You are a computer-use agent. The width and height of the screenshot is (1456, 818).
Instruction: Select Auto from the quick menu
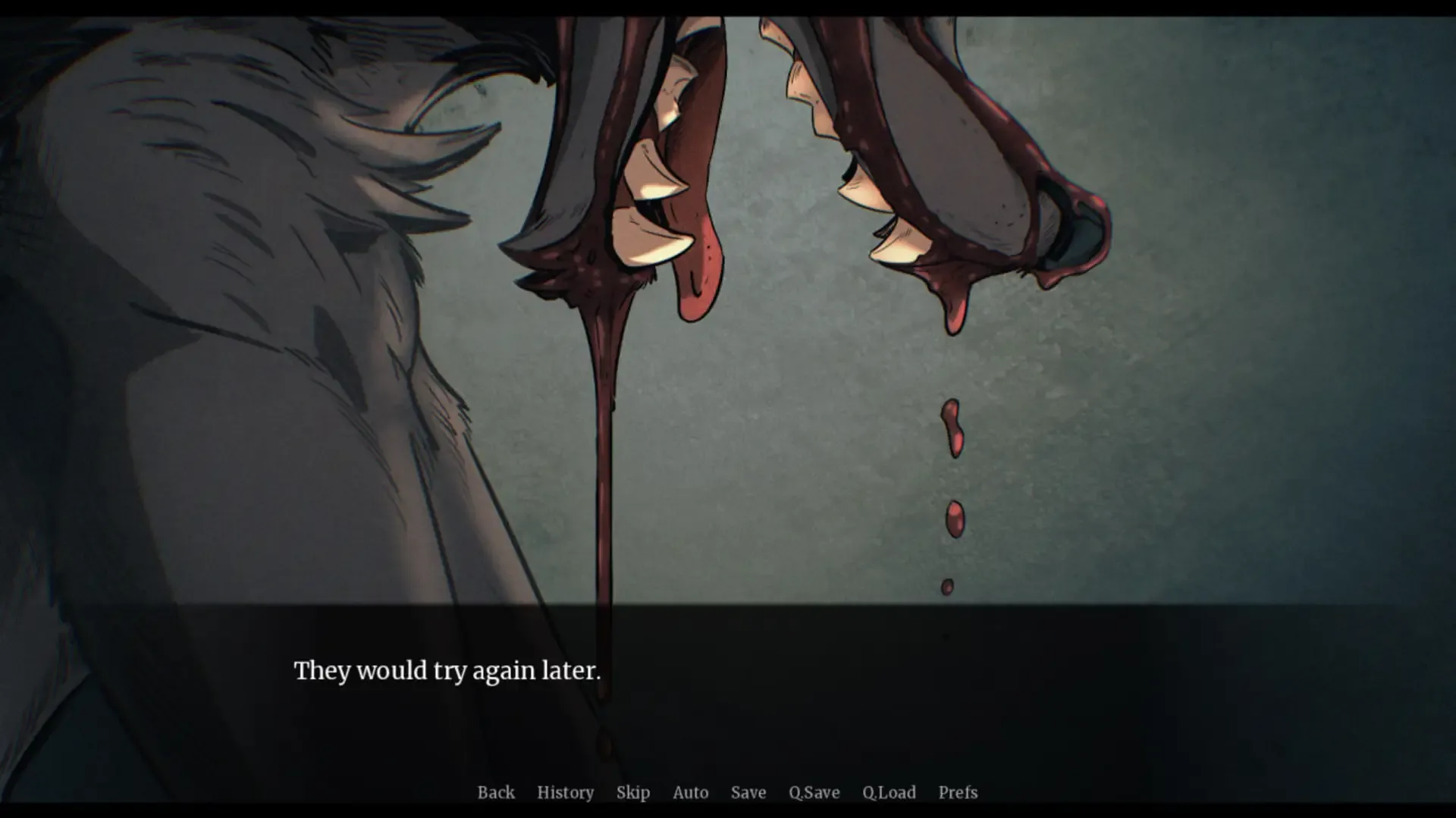pyautogui.click(x=690, y=792)
